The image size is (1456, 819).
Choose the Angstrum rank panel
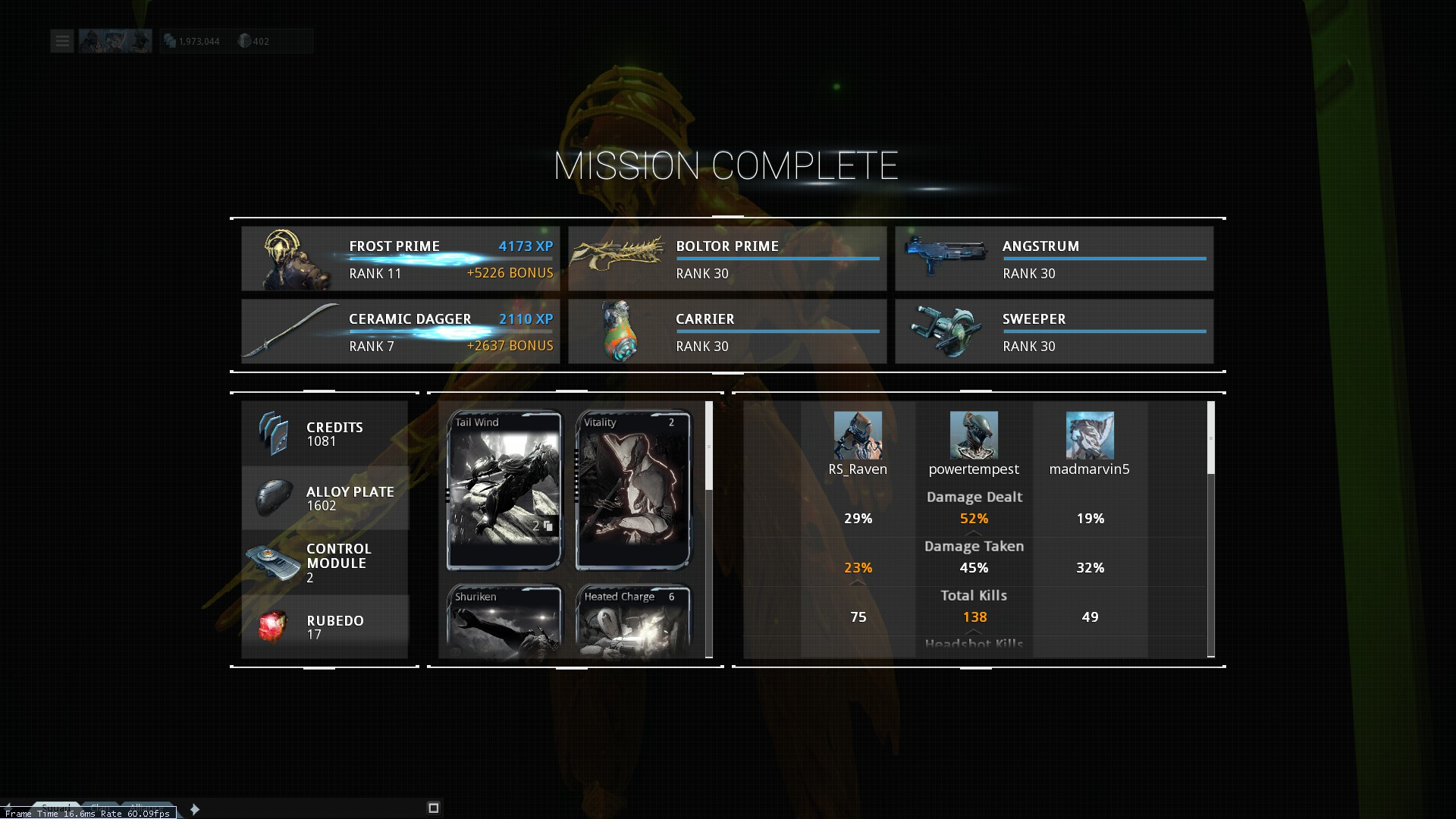[1054, 259]
